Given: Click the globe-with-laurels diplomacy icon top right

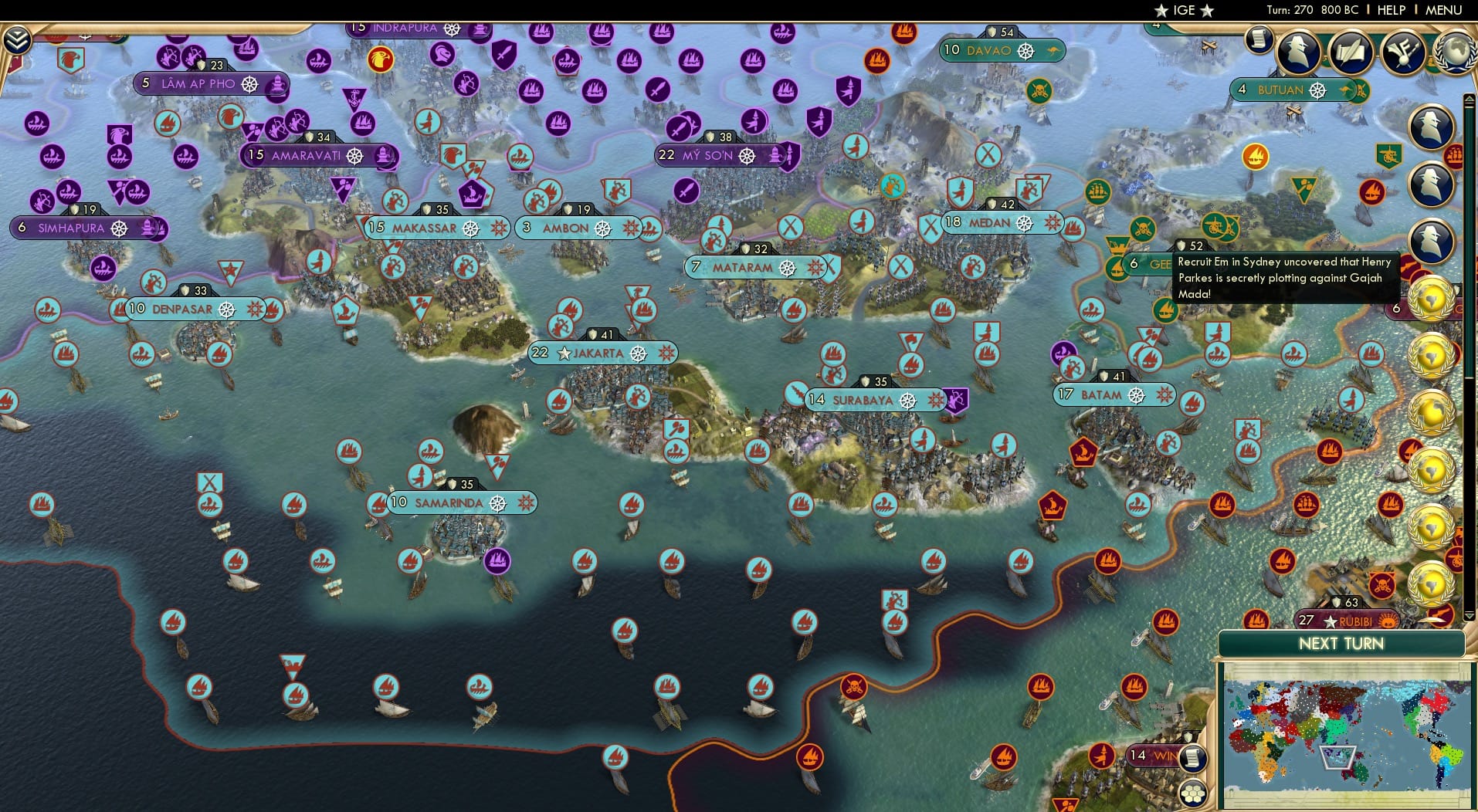Looking at the screenshot, I should pyautogui.click(x=1455, y=52).
